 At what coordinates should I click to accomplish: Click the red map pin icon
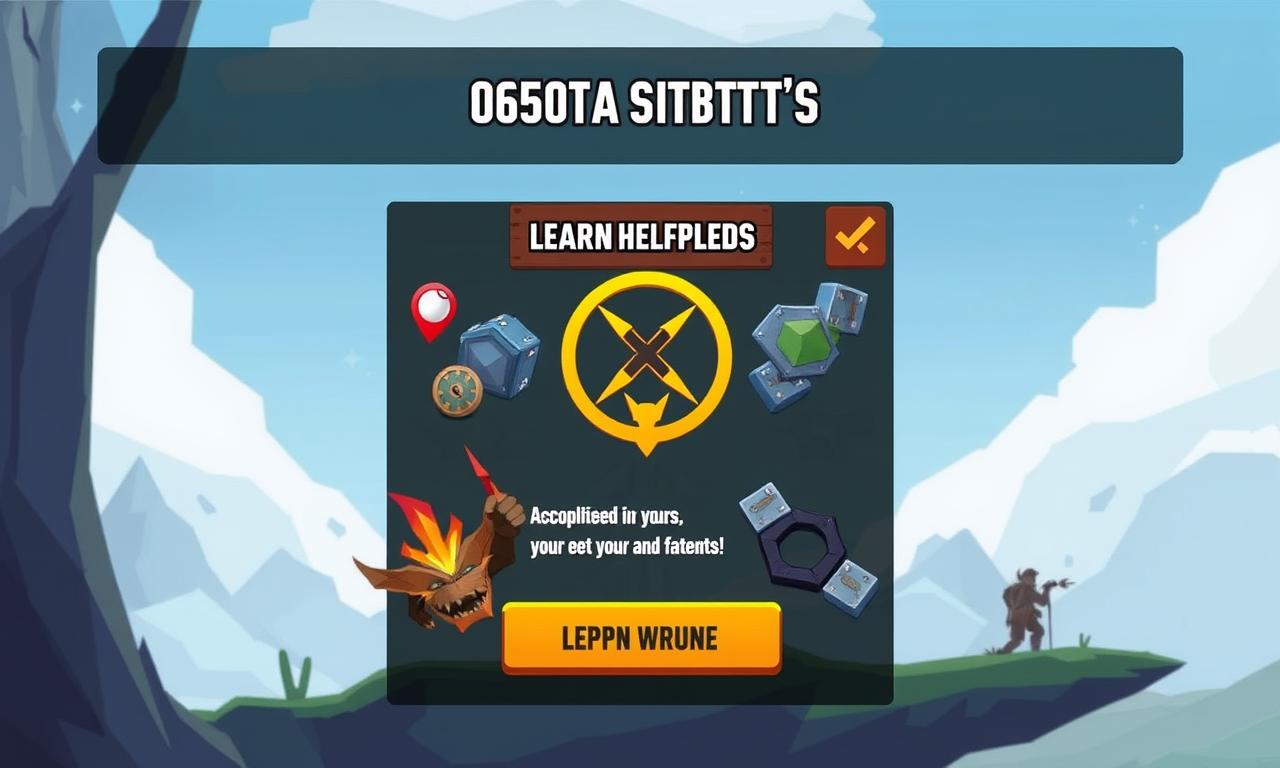(433, 310)
